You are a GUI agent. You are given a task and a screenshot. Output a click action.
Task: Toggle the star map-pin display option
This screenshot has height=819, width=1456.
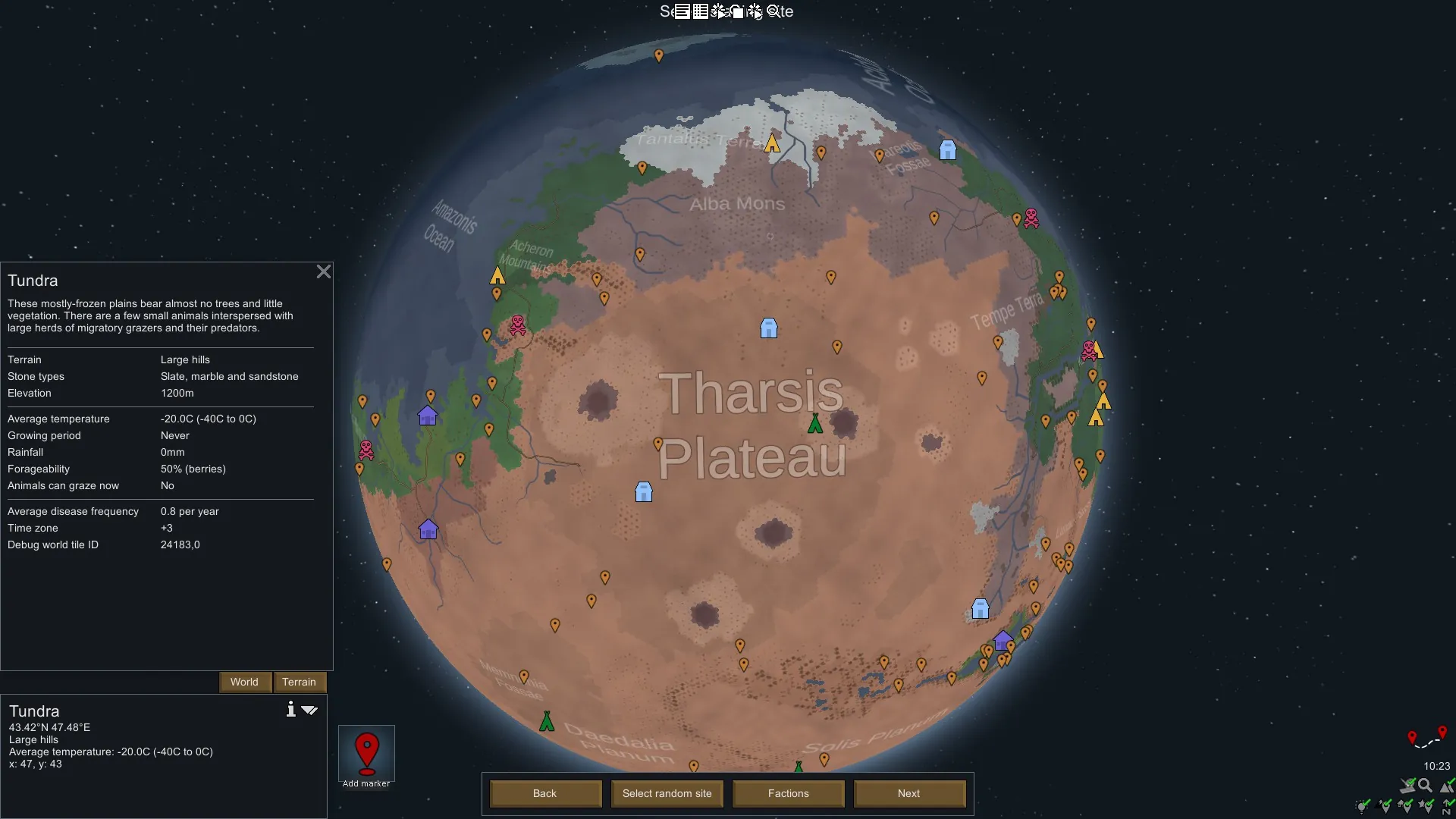[x=1426, y=806]
